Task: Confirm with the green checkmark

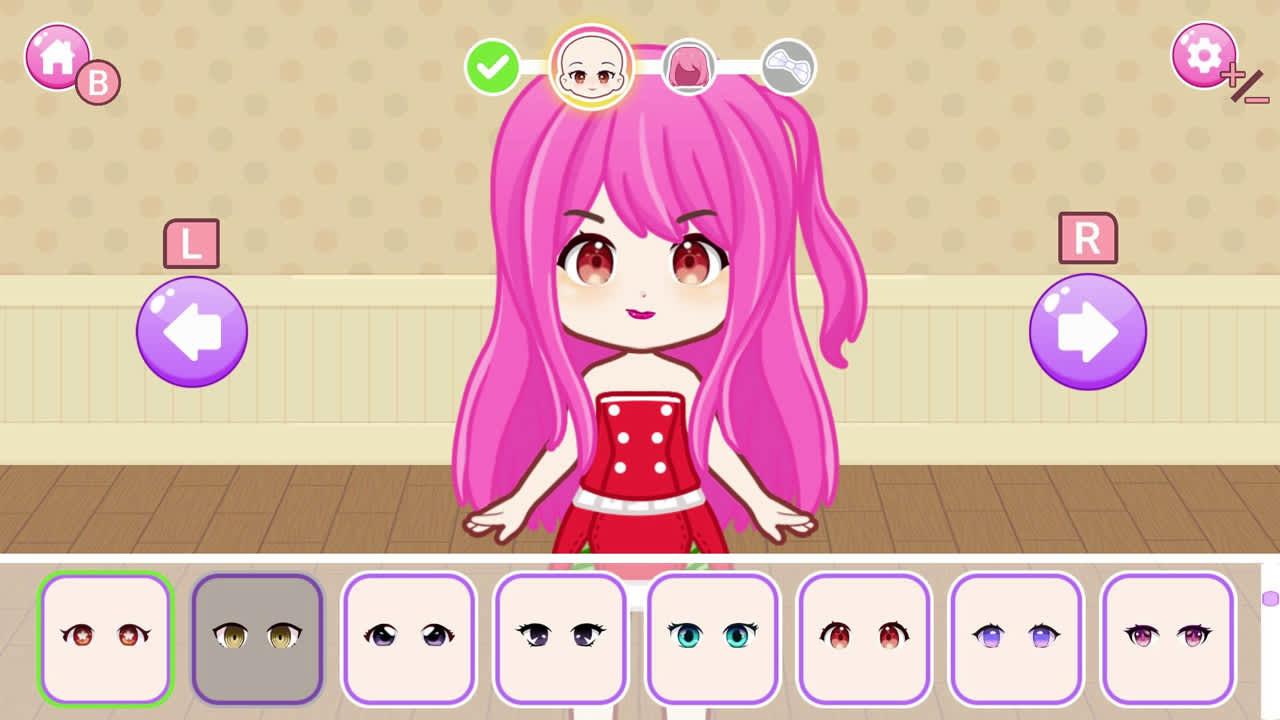Action: click(x=490, y=68)
